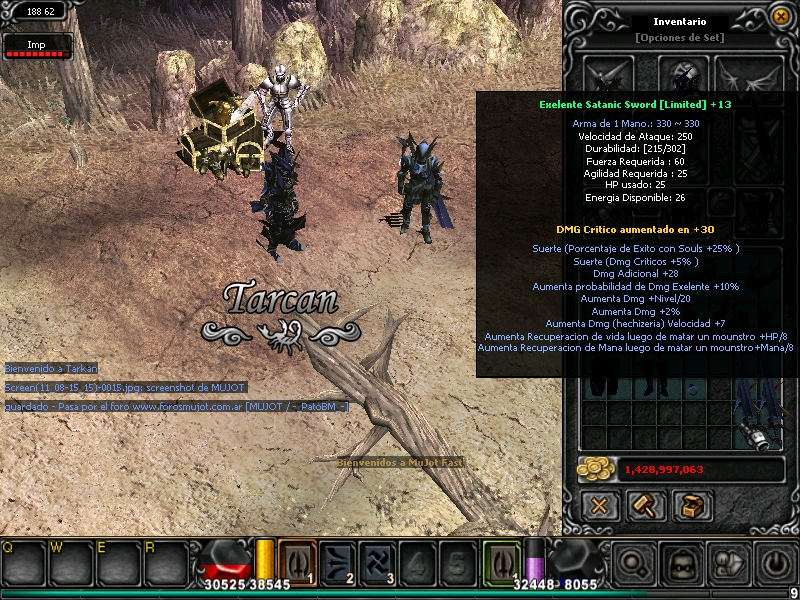Close the Inventario window with the orange X
This screenshot has width=800, height=600.
[780, 16]
